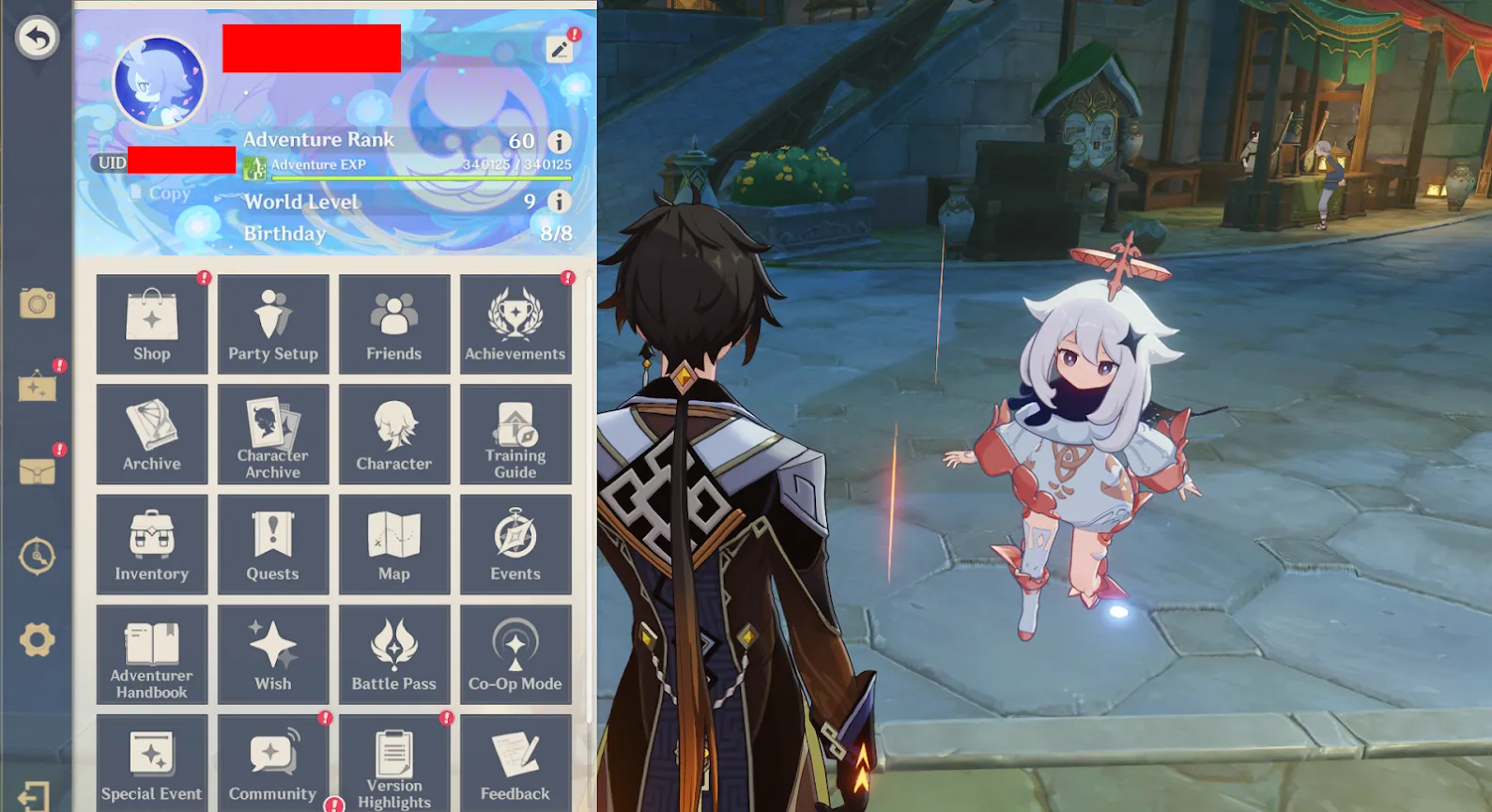1492x812 pixels.
Task: Copy the UID
Action: (162, 193)
